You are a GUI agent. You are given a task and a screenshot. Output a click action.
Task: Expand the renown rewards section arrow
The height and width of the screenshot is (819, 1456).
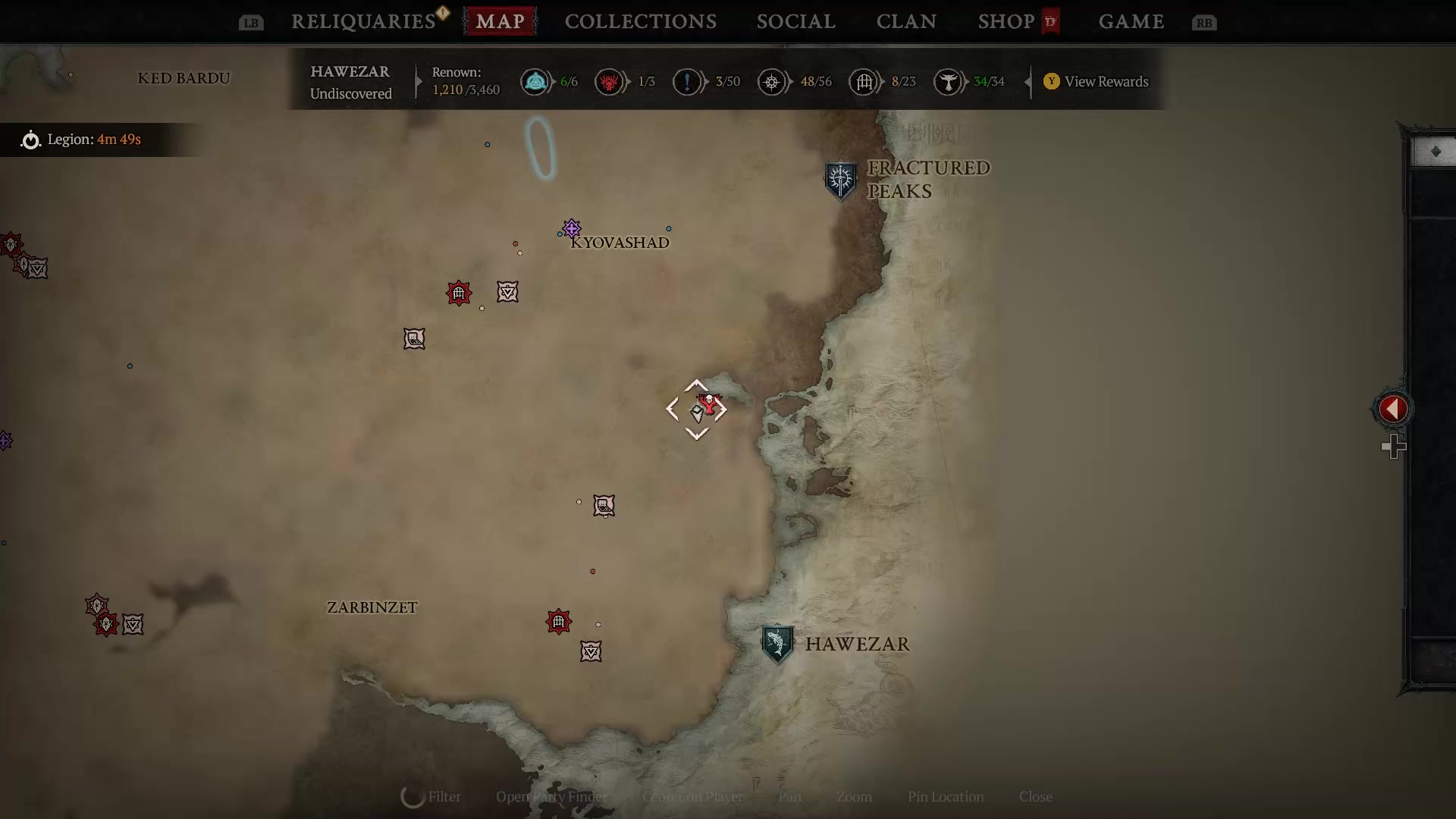click(1030, 82)
